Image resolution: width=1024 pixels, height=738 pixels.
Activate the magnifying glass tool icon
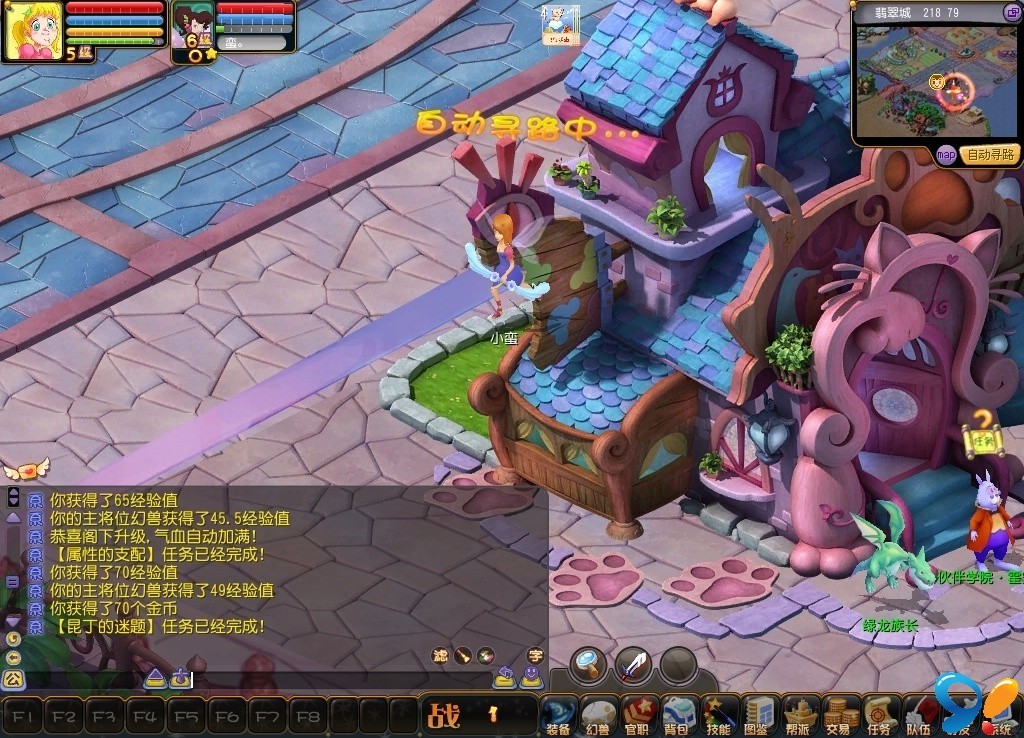(x=590, y=663)
